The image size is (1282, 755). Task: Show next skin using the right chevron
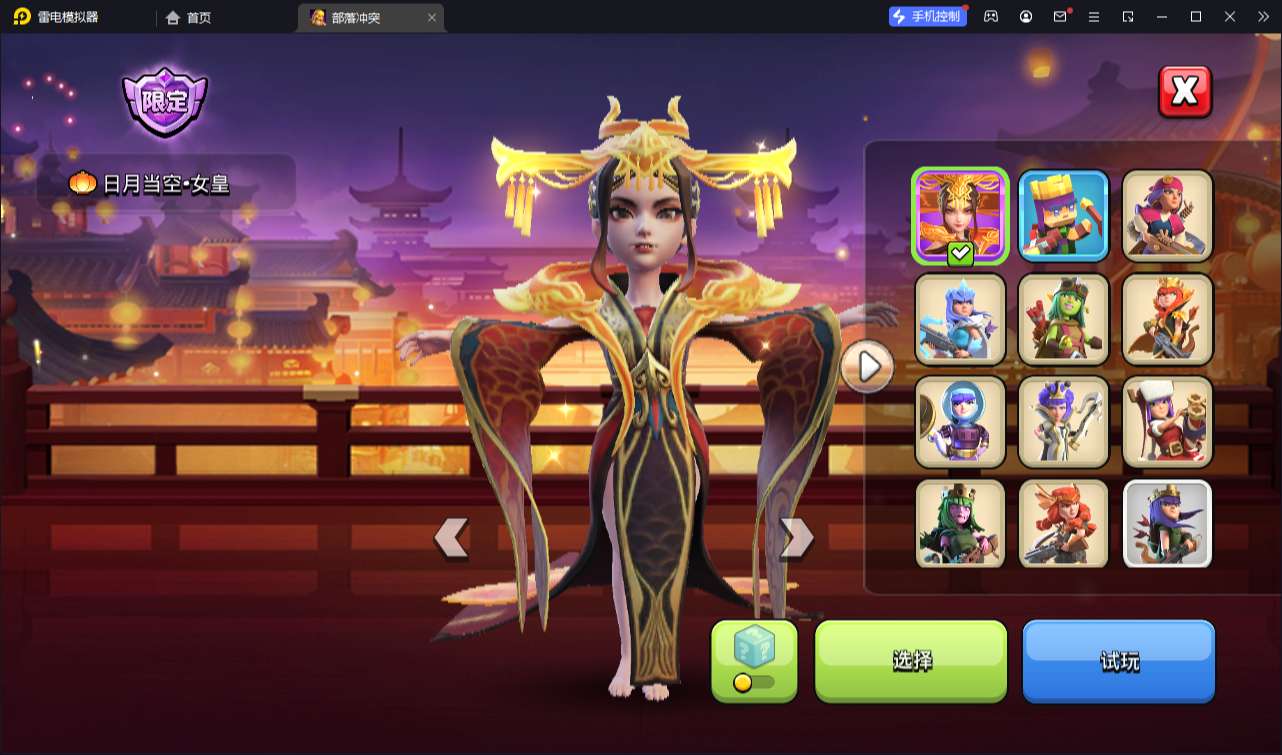795,538
